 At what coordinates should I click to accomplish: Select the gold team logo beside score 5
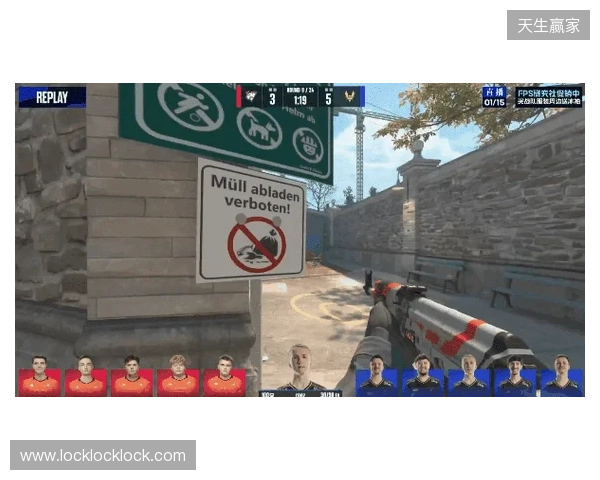click(350, 97)
